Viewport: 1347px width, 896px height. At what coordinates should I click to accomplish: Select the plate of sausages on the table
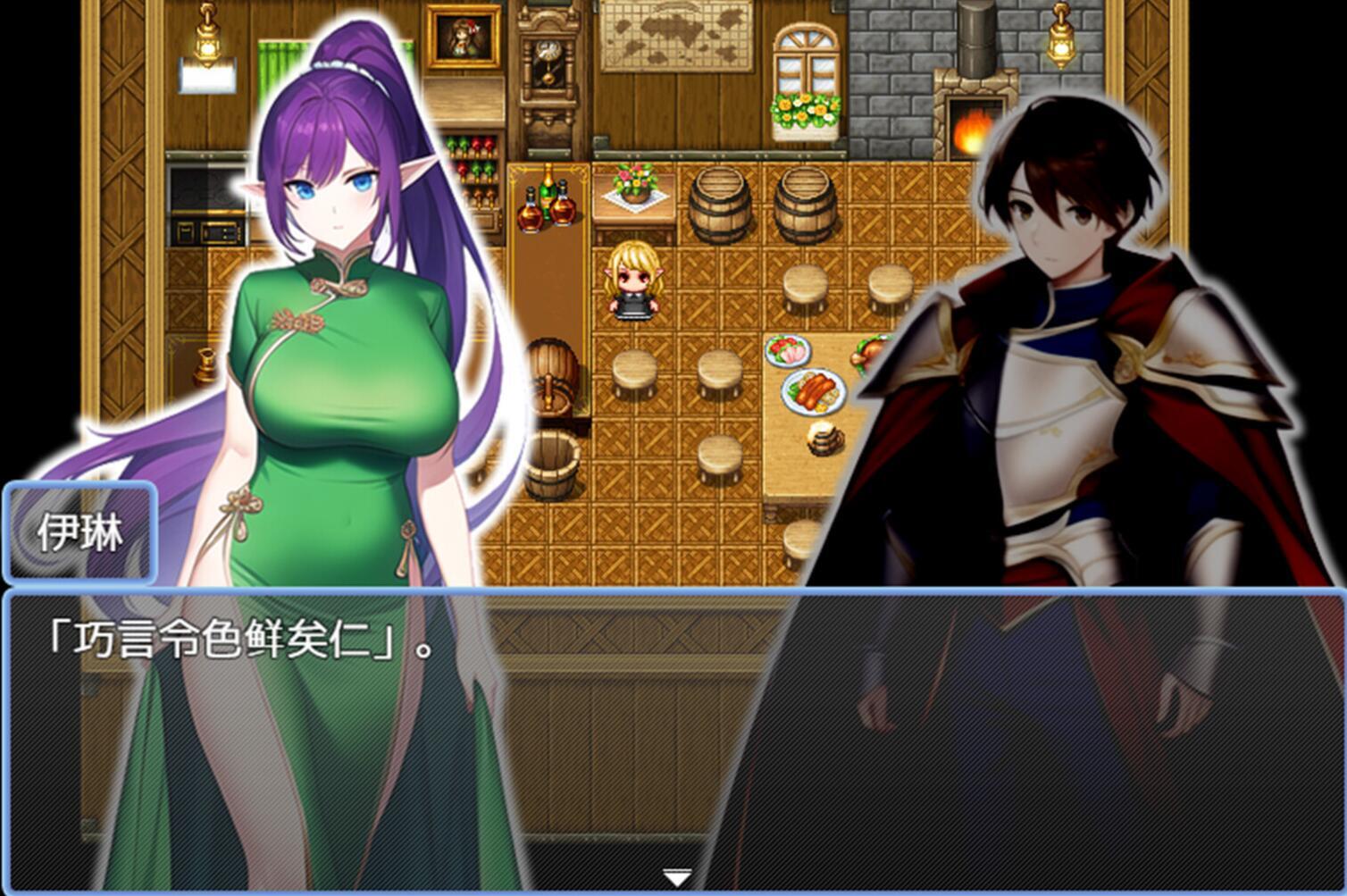click(813, 390)
